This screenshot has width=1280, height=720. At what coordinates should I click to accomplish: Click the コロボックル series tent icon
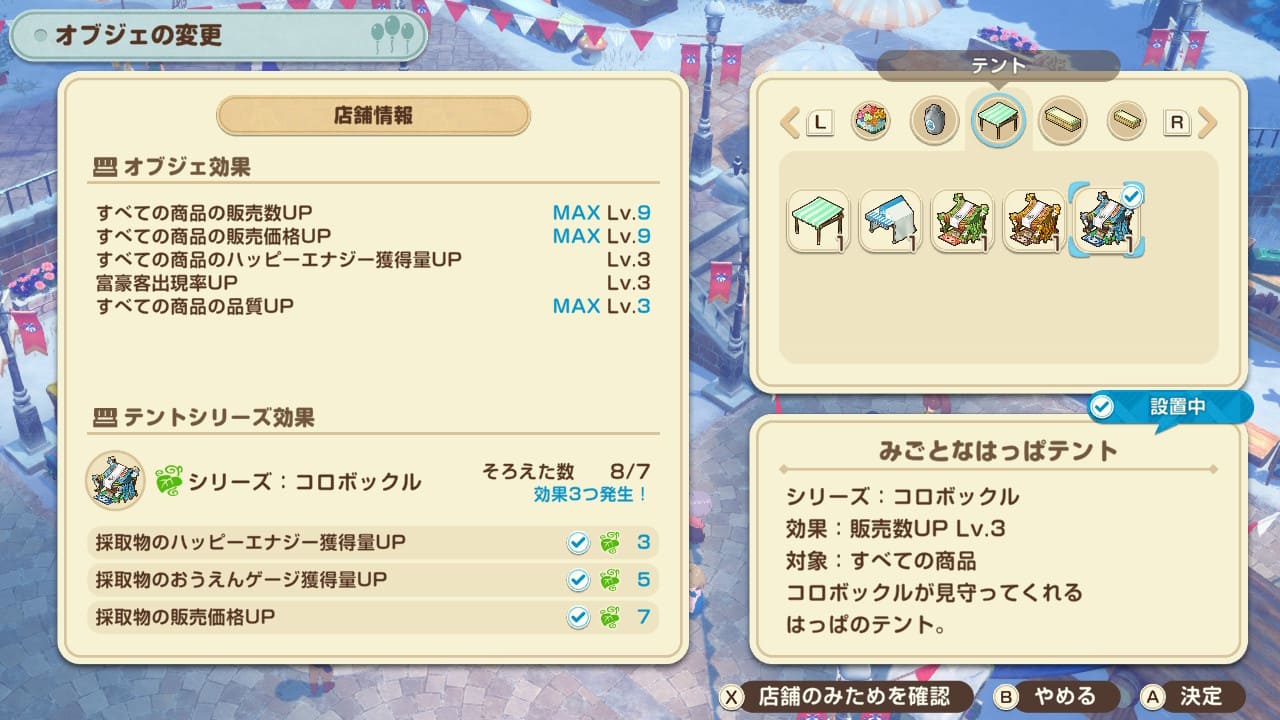[115, 481]
